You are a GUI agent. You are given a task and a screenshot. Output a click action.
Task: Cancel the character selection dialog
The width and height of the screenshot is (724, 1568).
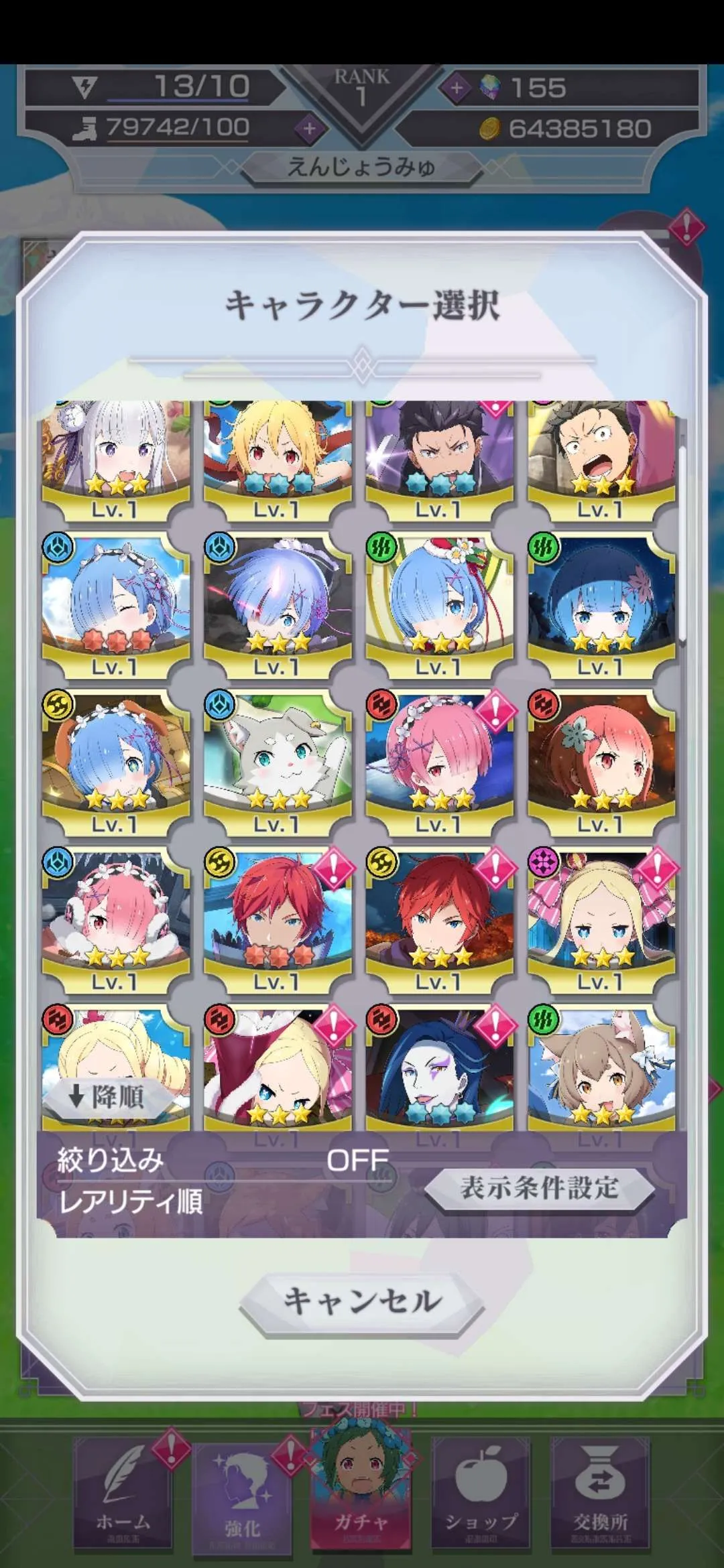pos(362,1301)
